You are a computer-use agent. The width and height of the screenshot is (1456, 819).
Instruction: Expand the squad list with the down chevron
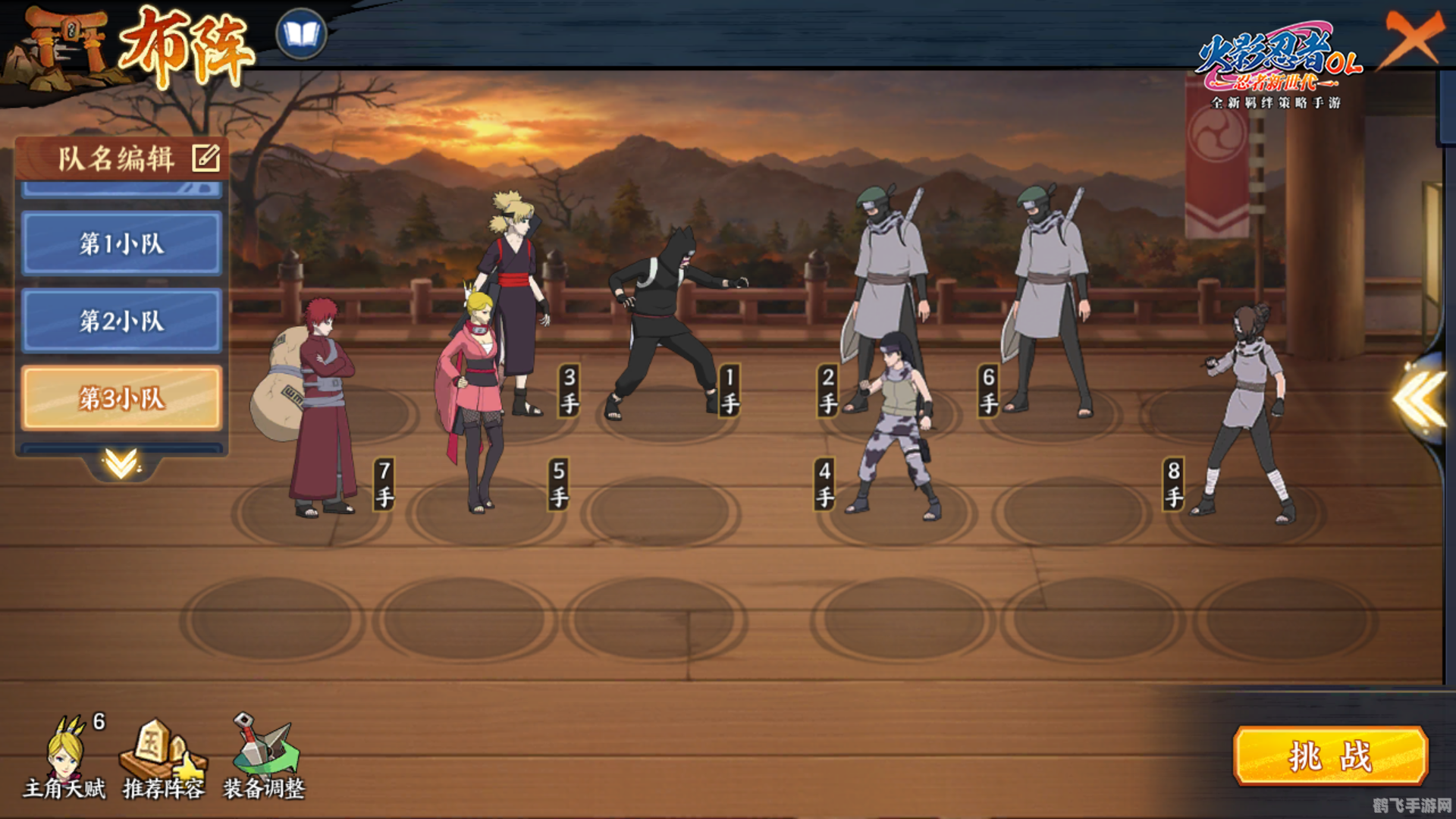pos(121,462)
